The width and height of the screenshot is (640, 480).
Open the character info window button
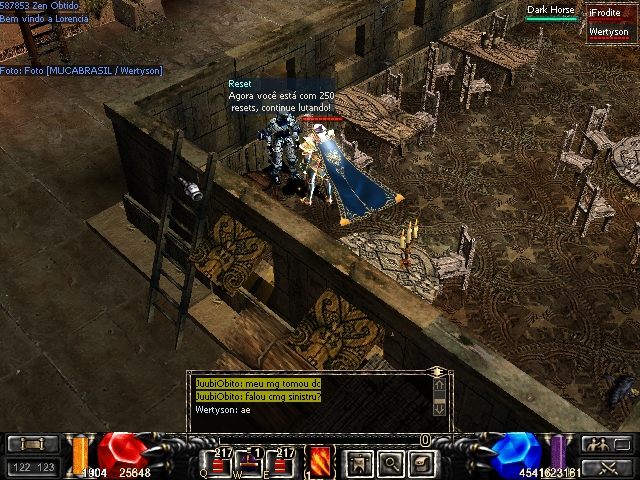pyautogui.click(x=358, y=462)
